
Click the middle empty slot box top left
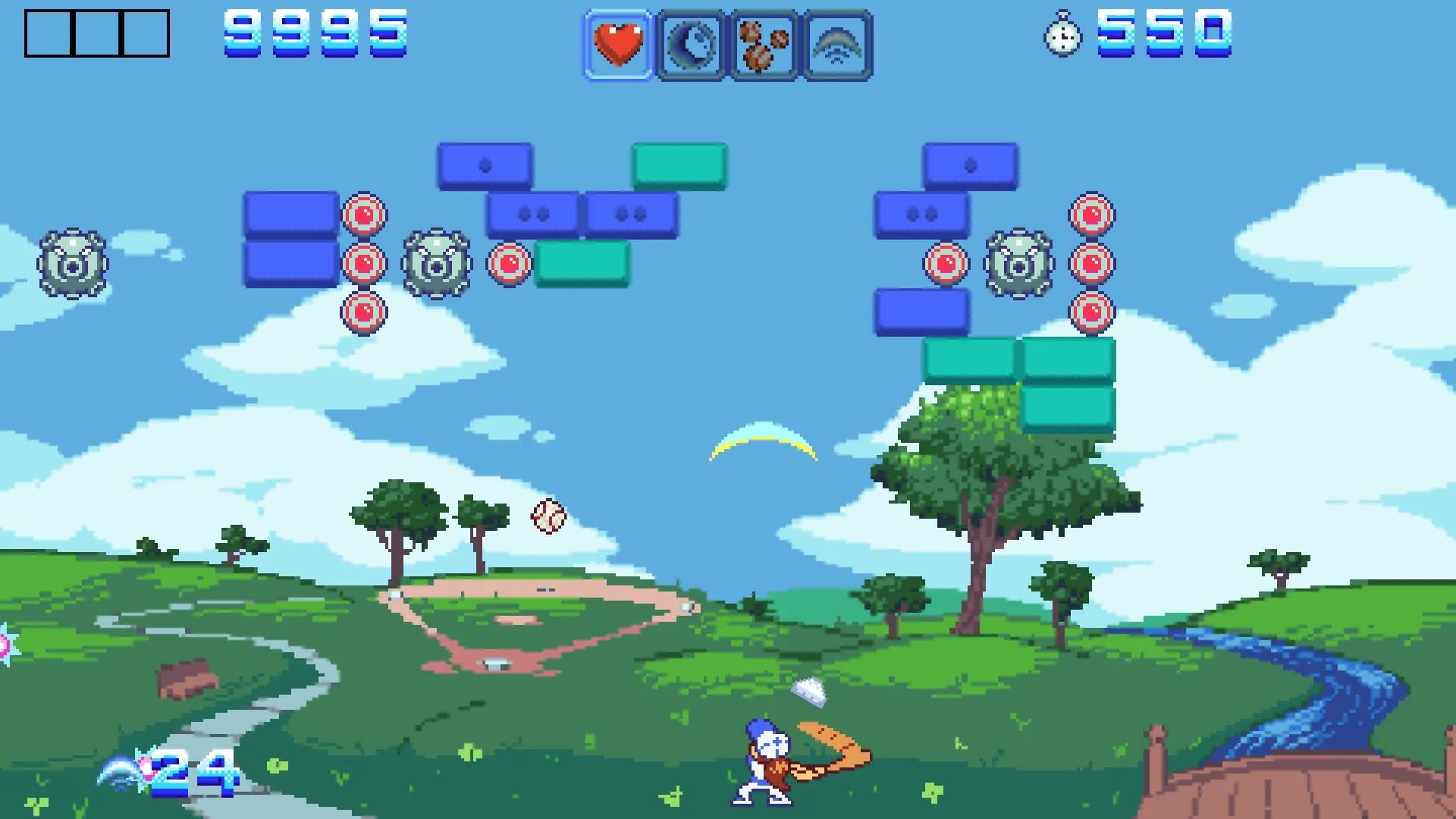click(96, 32)
